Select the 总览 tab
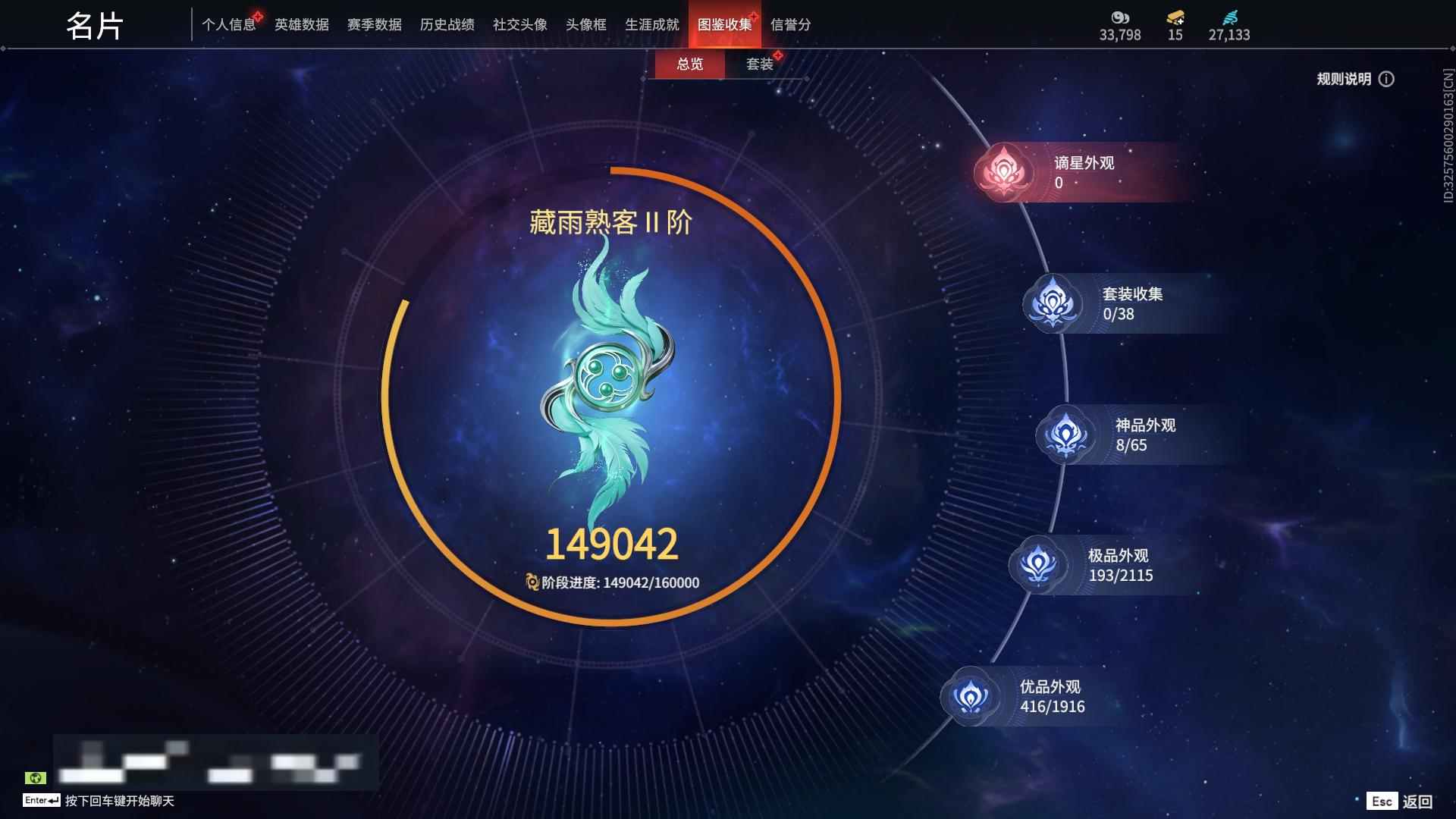 coord(689,64)
